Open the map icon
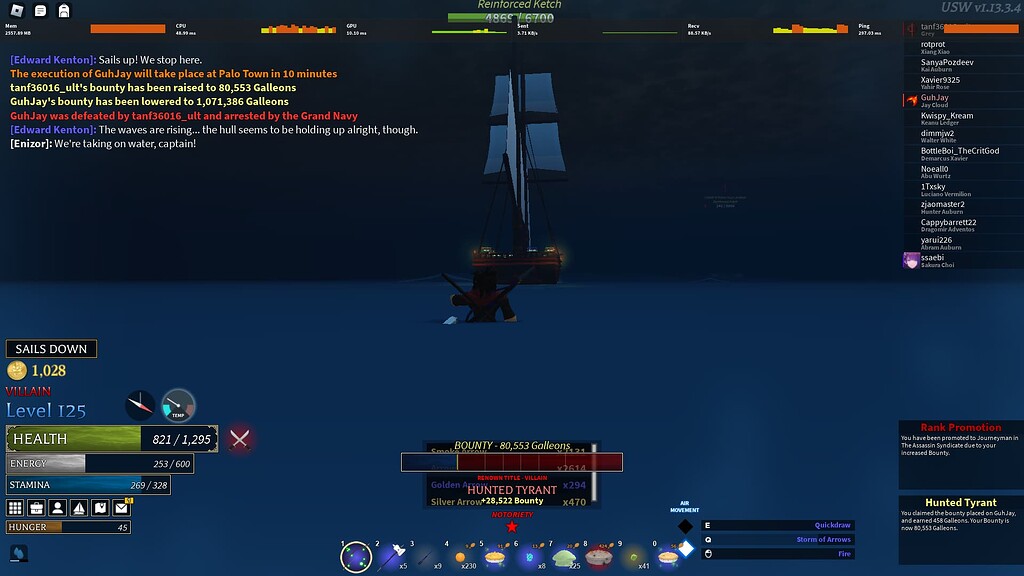The image size is (1024, 576). 100,508
